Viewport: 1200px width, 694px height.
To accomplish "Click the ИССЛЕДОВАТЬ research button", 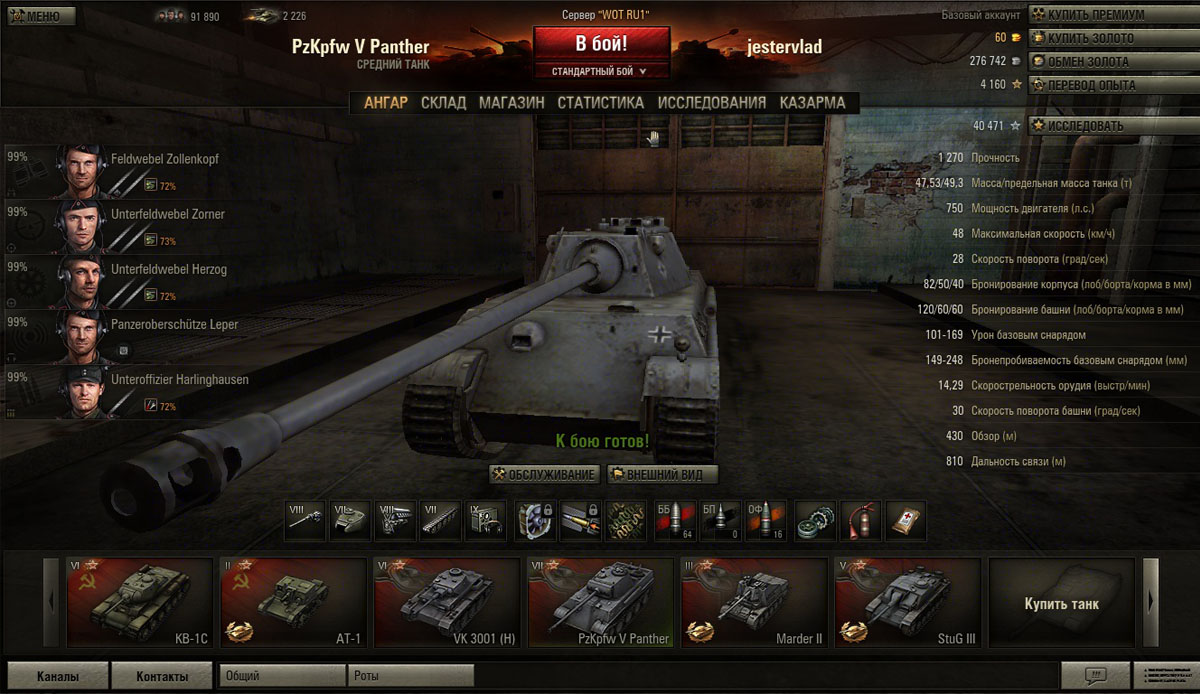I will [1084, 126].
